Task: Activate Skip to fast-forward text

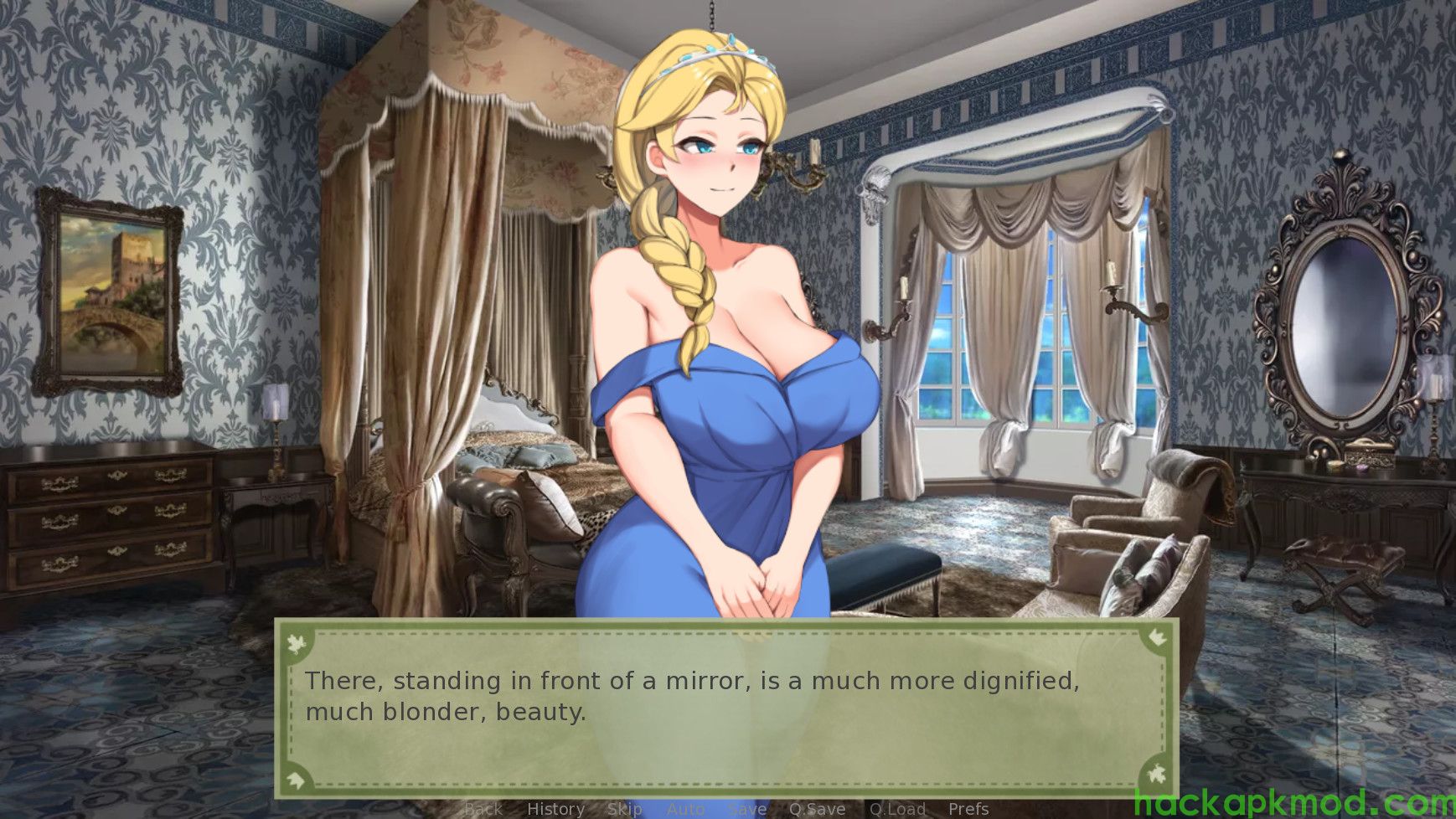Action: (x=624, y=809)
